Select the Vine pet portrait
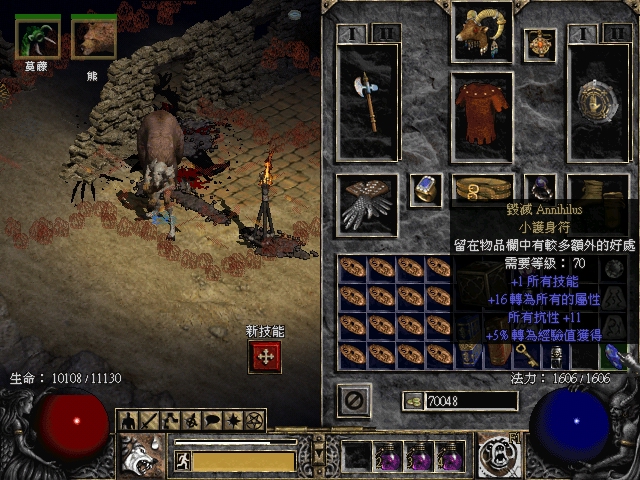The width and height of the screenshot is (640, 480). (38, 36)
